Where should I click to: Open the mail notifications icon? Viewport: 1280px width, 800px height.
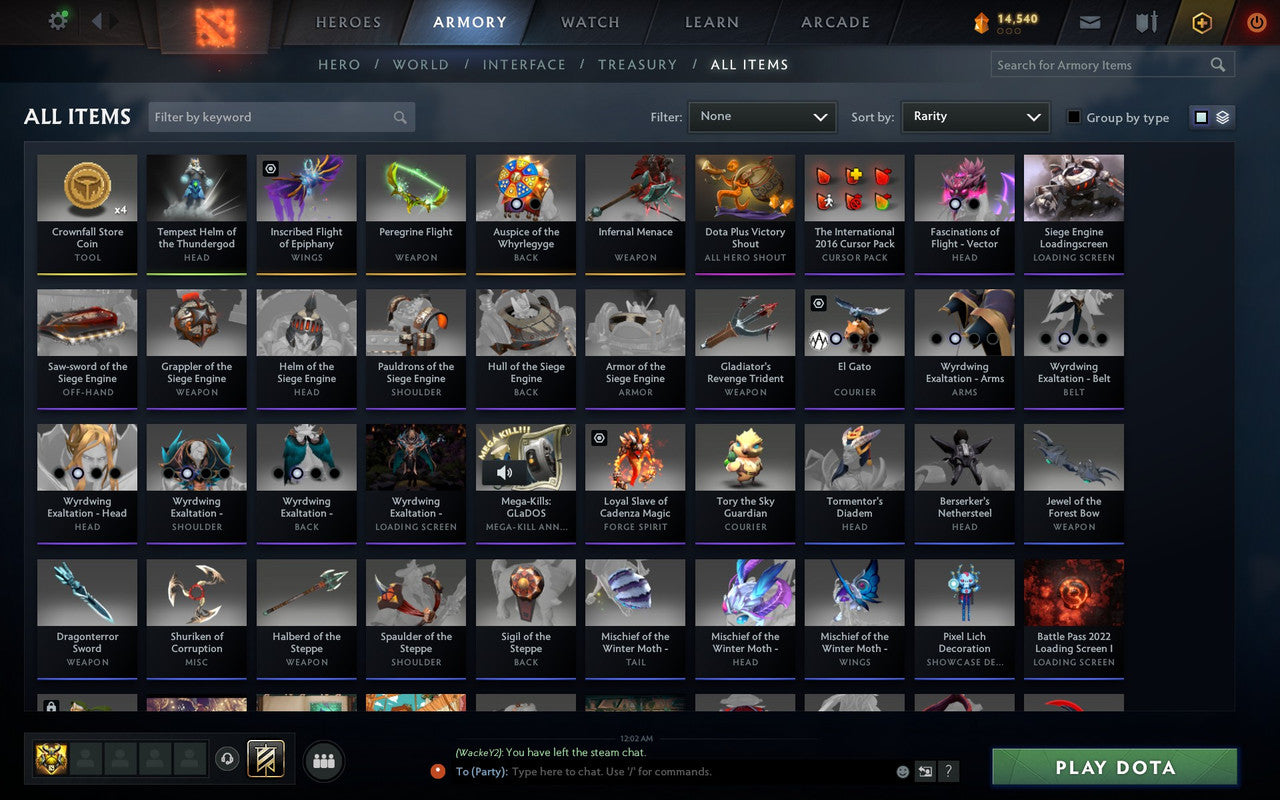click(x=1090, y=22)
